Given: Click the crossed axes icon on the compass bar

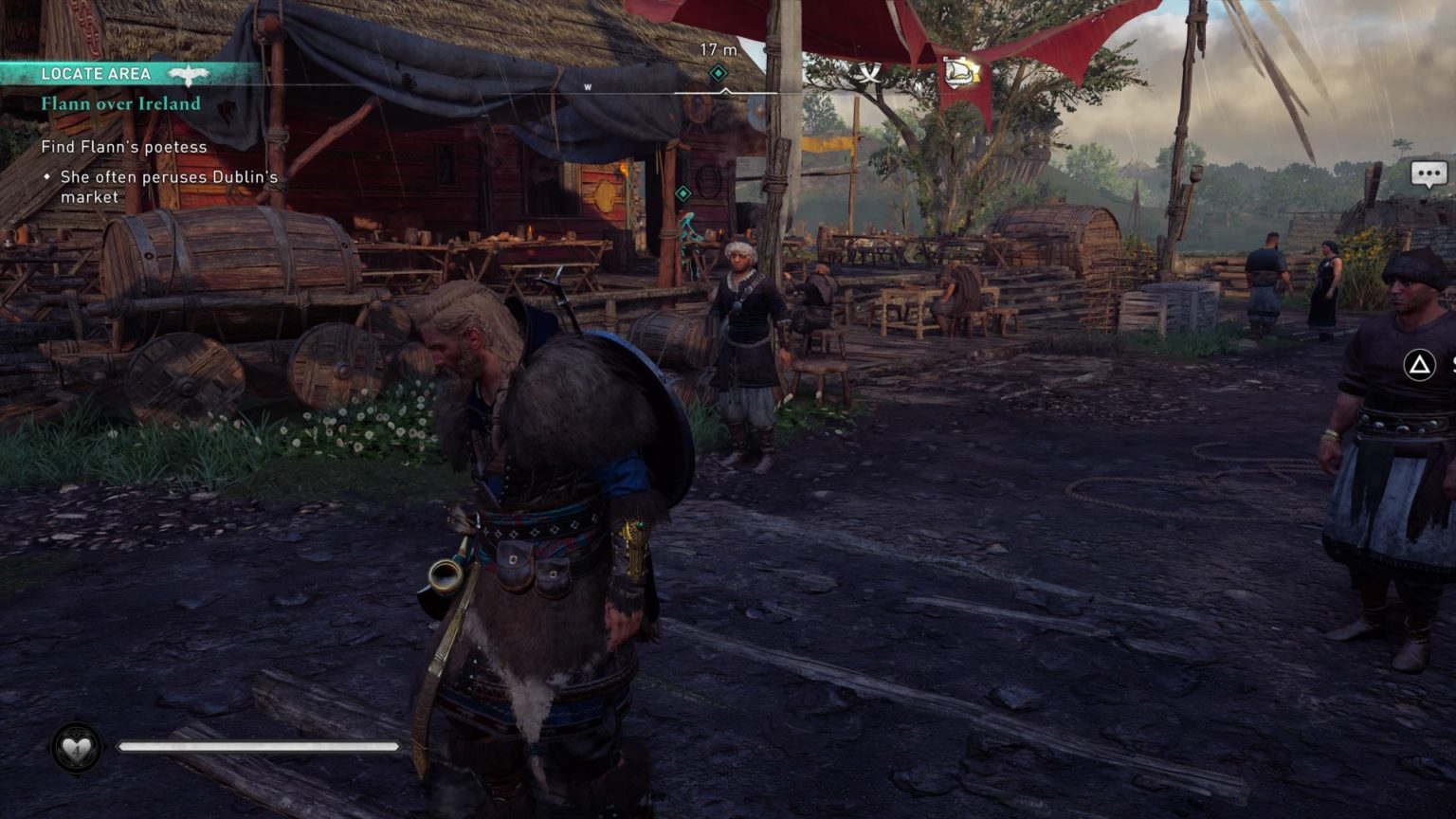Looking at the screenshot, I should pyautogui.click(x=869, y=73).
